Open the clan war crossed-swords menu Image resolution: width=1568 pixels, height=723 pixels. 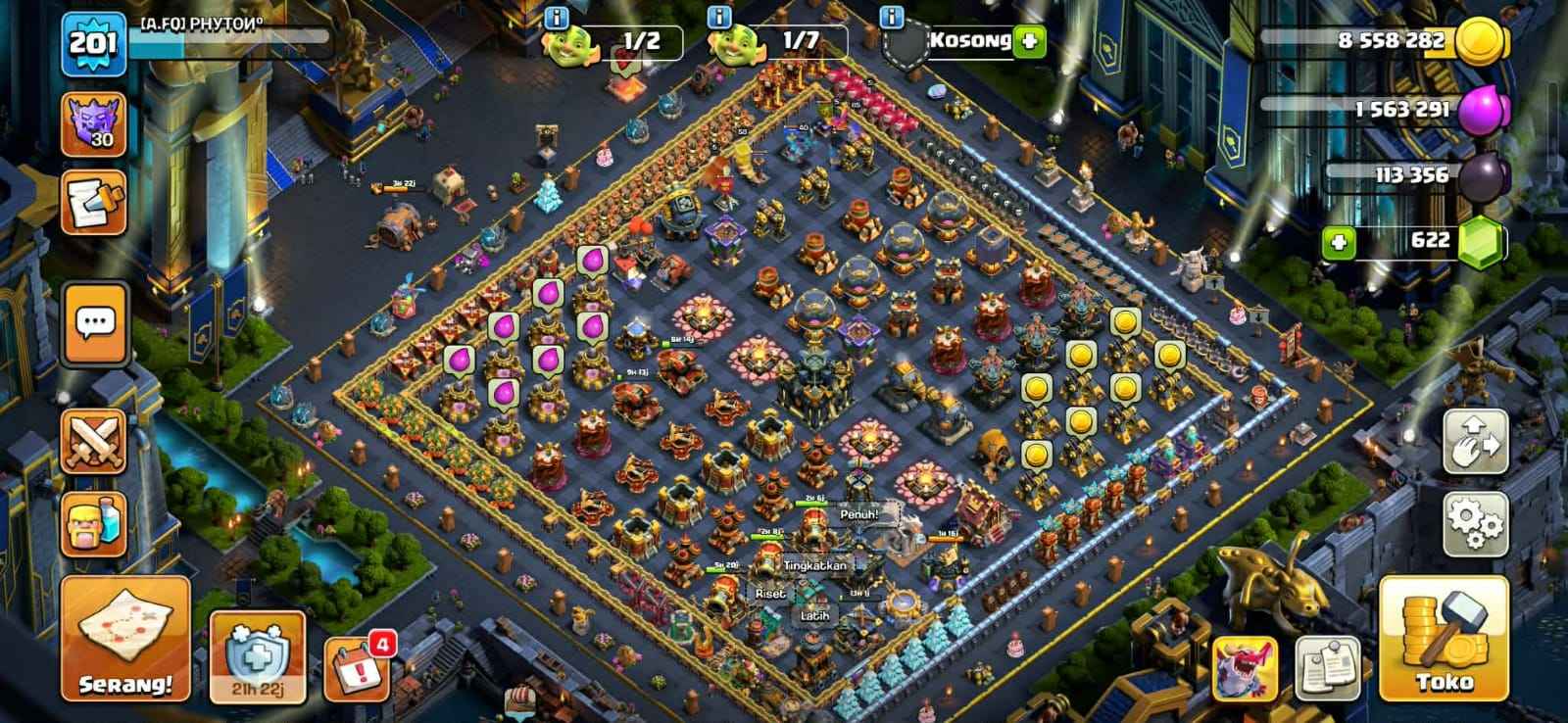coord(95,439)
